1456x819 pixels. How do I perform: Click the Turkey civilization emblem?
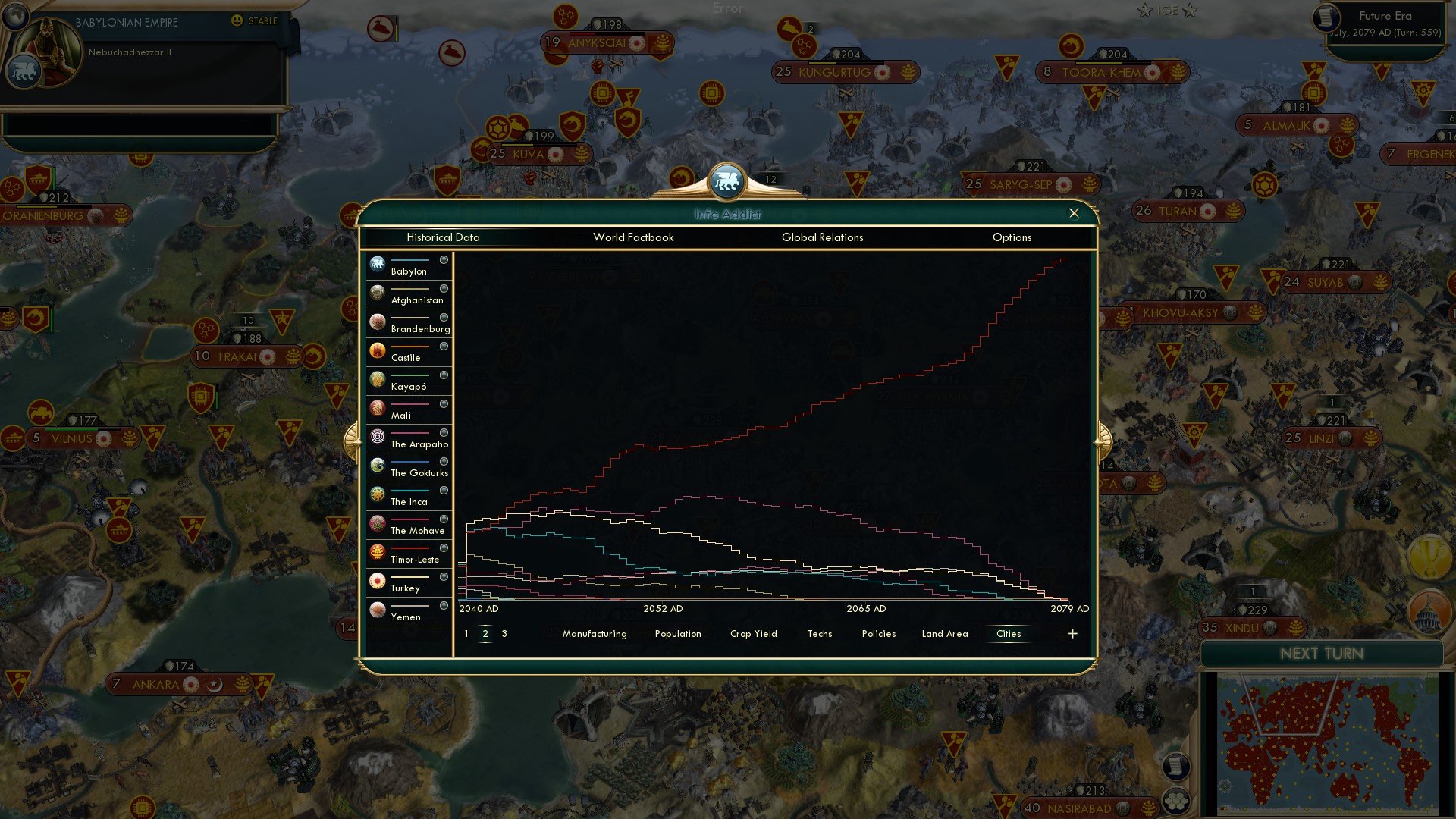377,580
